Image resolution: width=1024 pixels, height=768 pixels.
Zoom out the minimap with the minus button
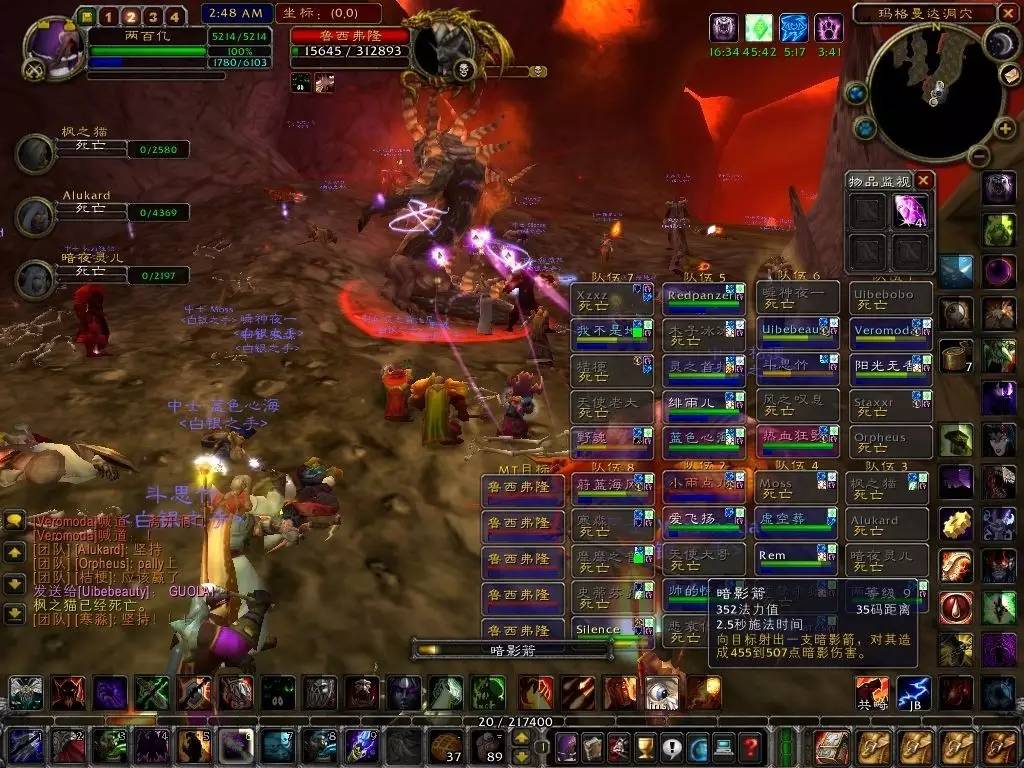pos(979,155)
